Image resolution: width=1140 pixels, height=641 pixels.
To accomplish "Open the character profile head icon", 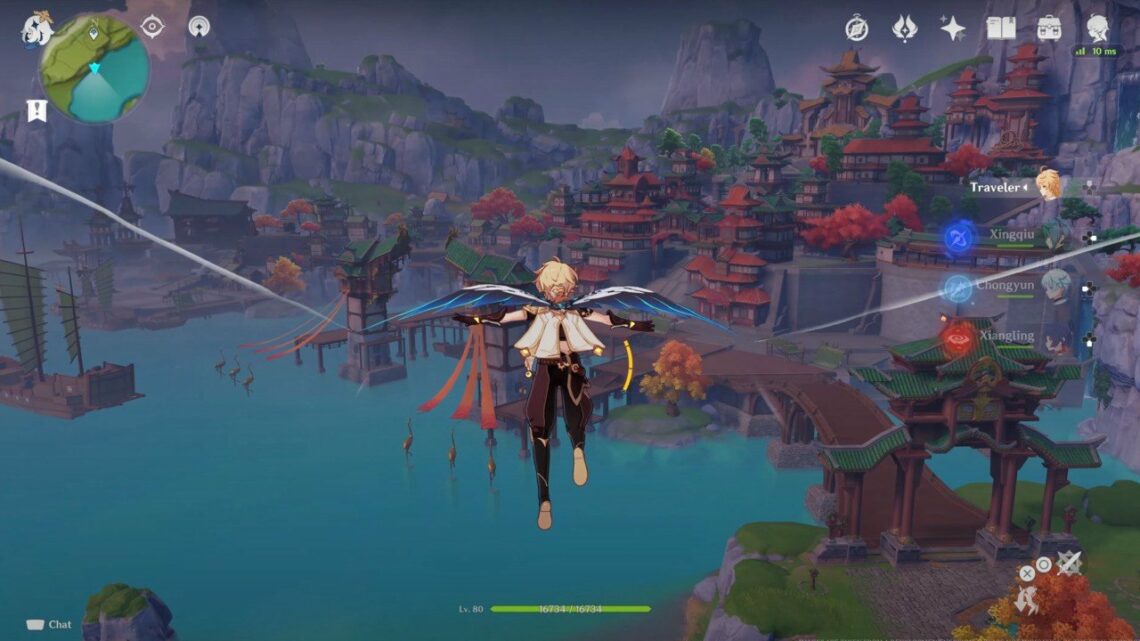I will point(1097,28).
